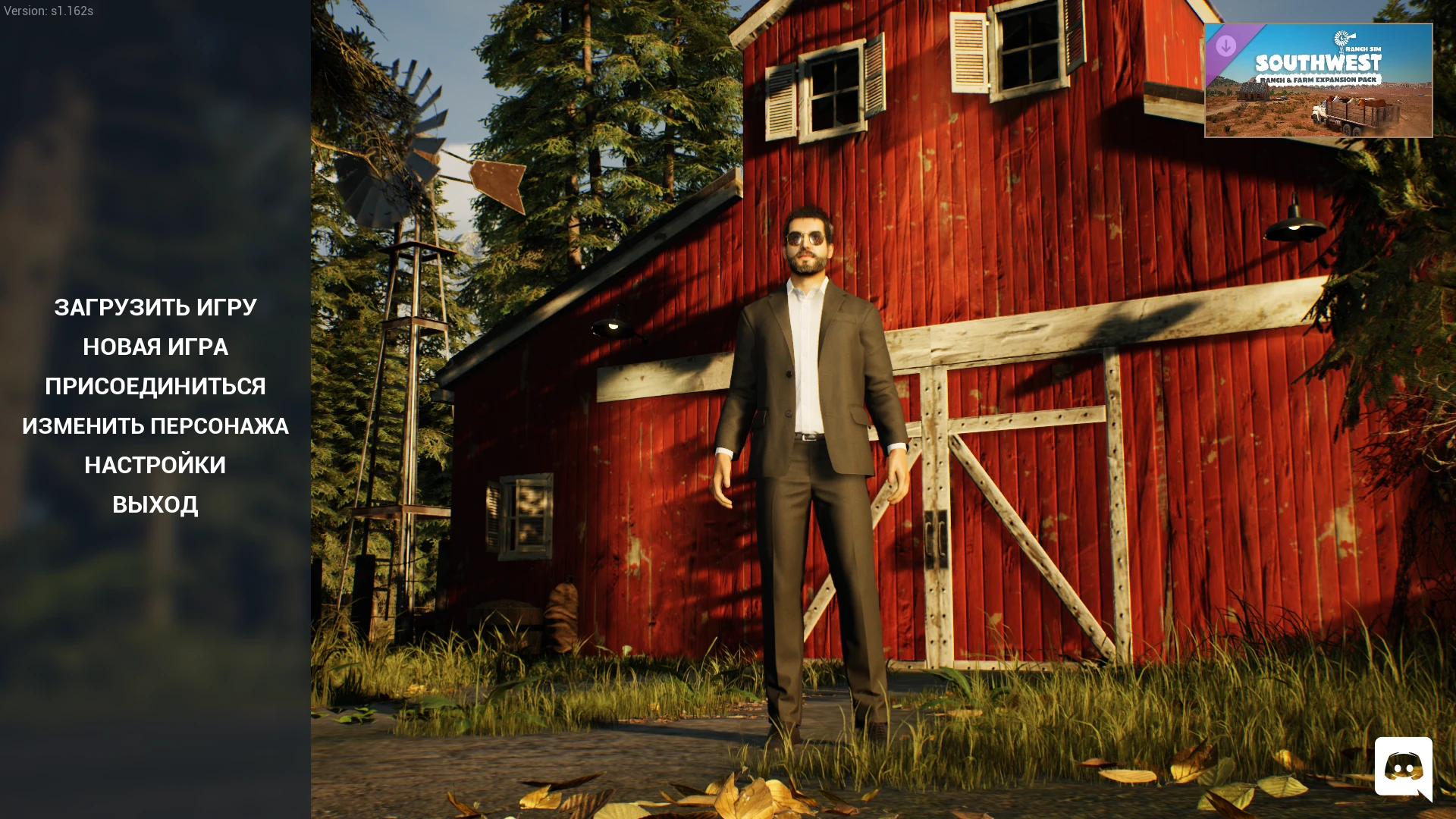
Task: Start a new game via НОВАЯ ИГРА
Action: [155, 347]
